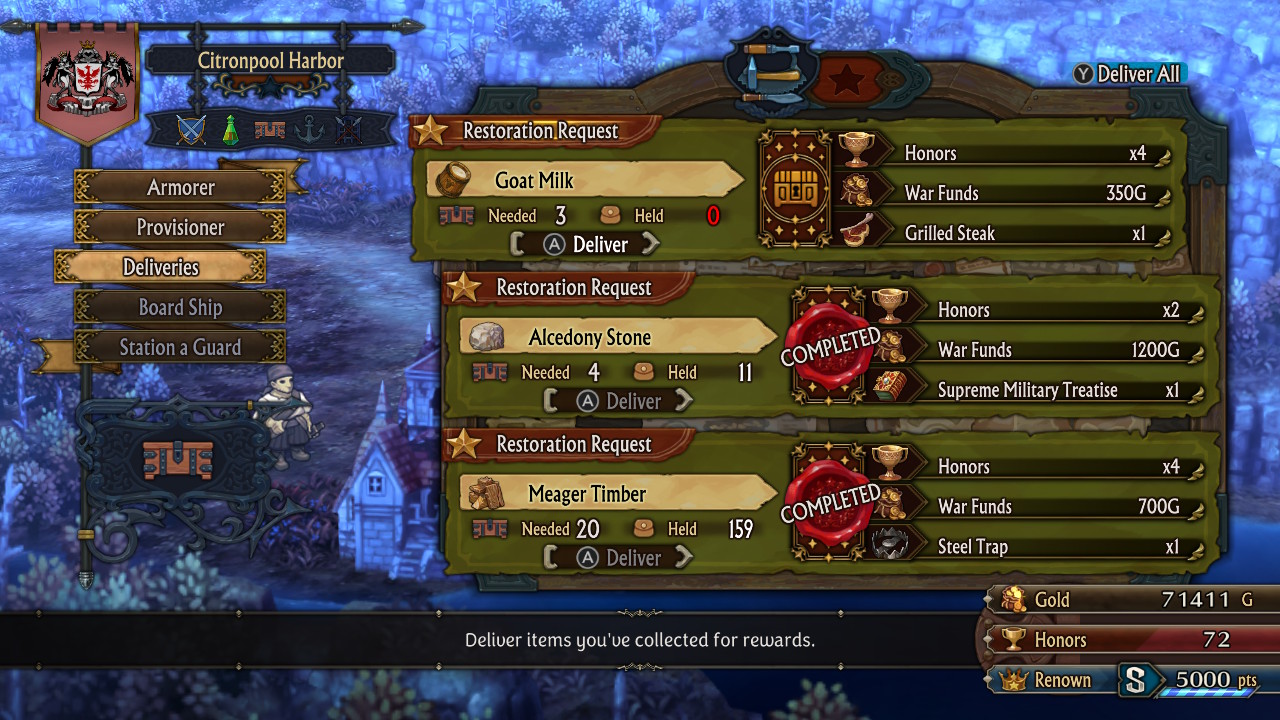The image size is (1280, 720).
Task: Choose the Deliveries menu entry
Action: pos(160,267)
